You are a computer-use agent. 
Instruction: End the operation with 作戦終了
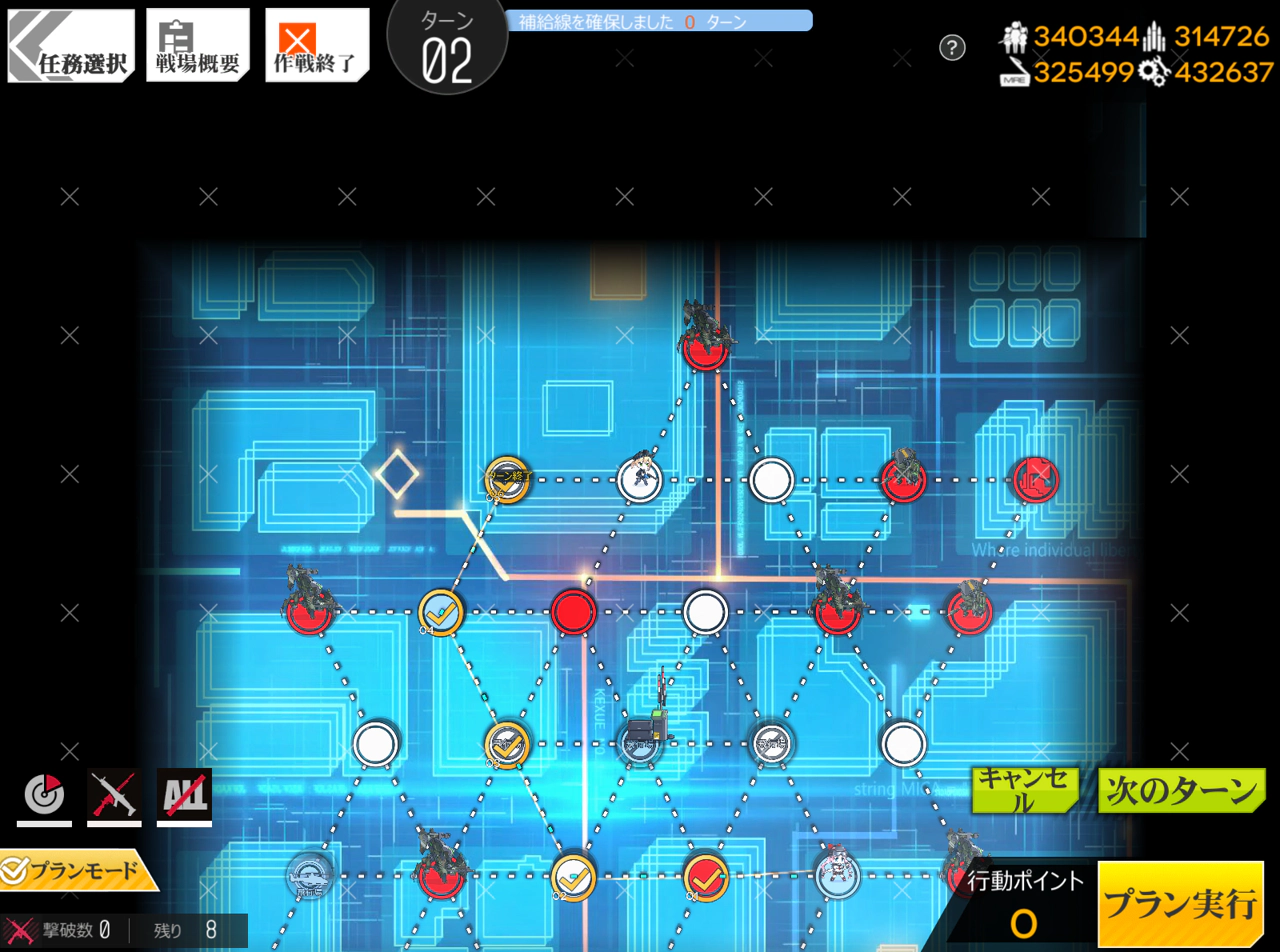(316, 46)
